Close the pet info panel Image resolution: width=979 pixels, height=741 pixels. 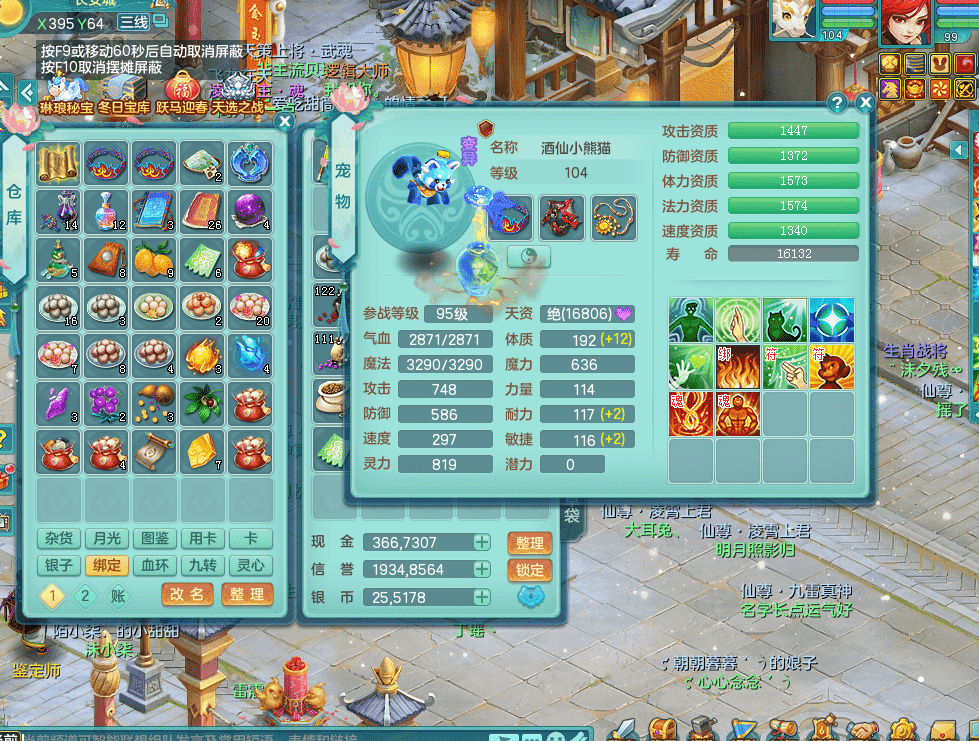(x=865, y=102)
